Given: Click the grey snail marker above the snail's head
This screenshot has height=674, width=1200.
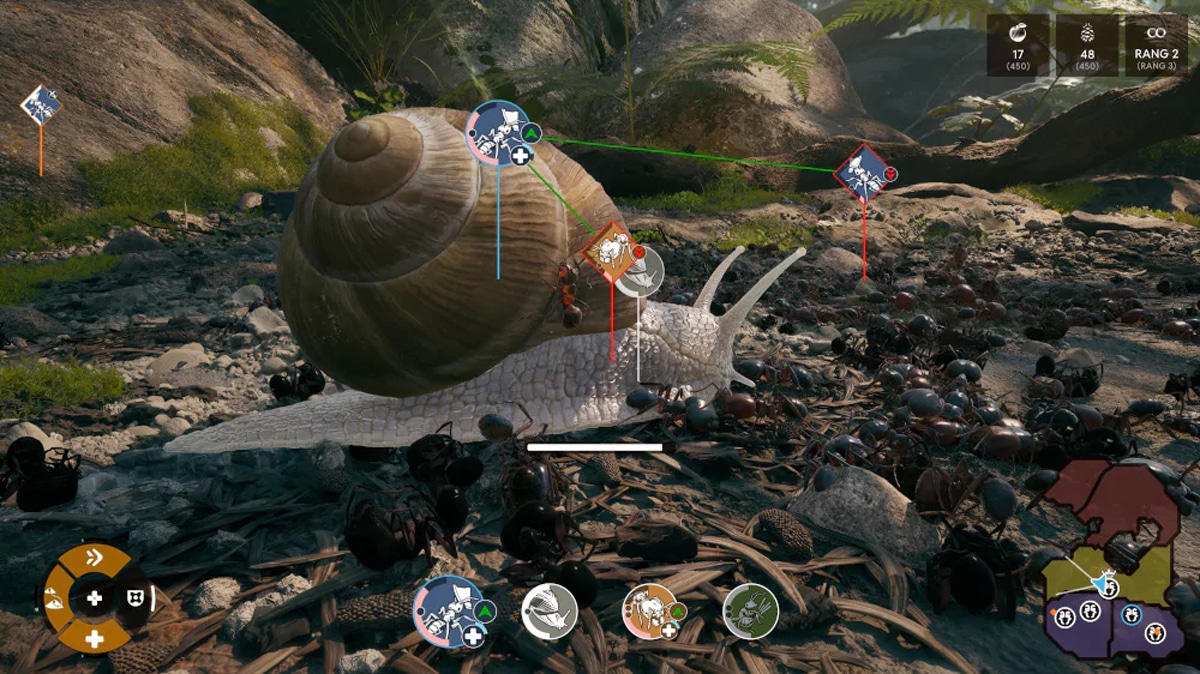Looking at the screenshot, I should click(640, 271).
